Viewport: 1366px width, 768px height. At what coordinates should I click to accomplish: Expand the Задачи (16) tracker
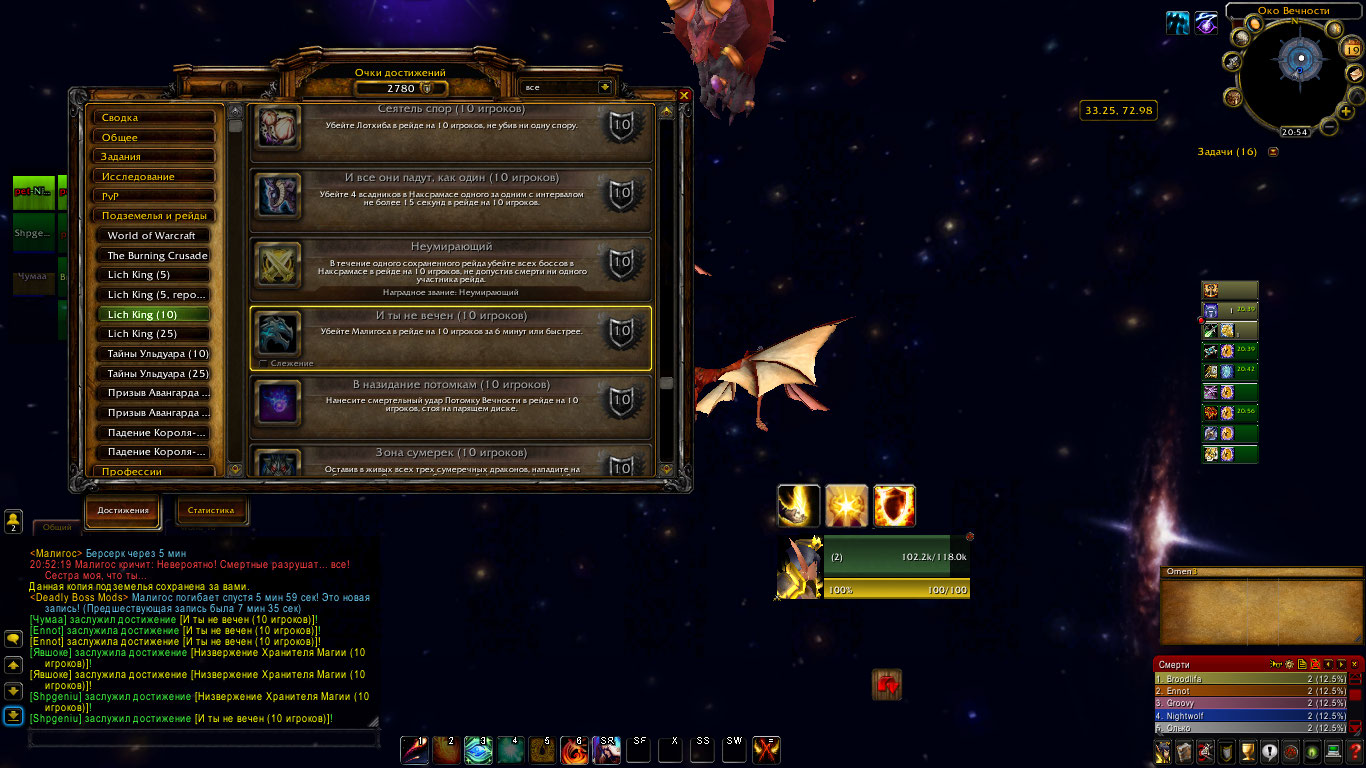coord(1273,152)
